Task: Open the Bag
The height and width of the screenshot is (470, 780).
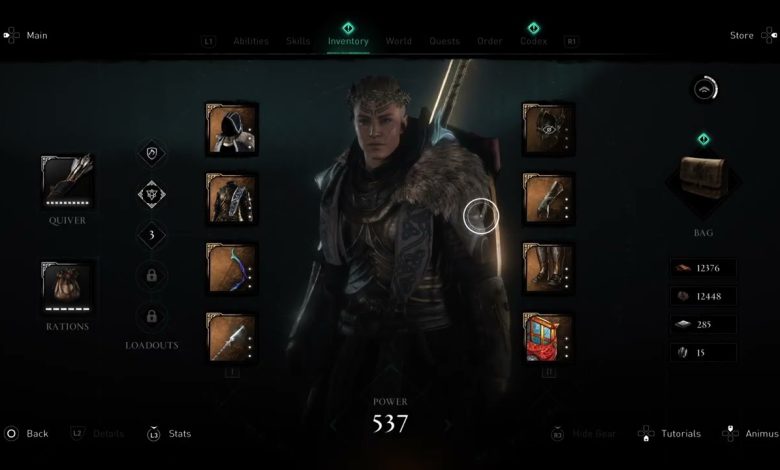Action: click(x=703, y=182)
